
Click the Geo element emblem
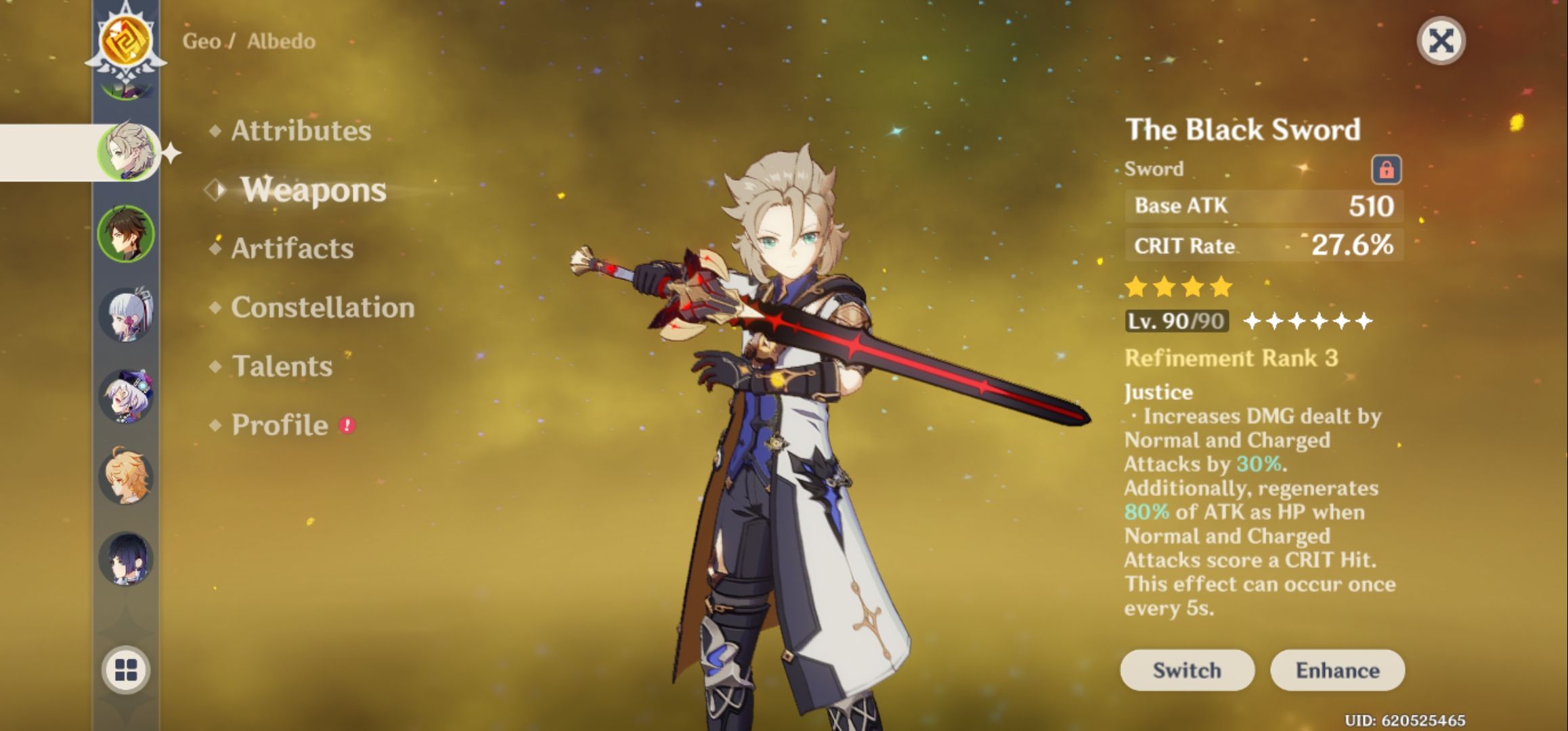[126, 41]
